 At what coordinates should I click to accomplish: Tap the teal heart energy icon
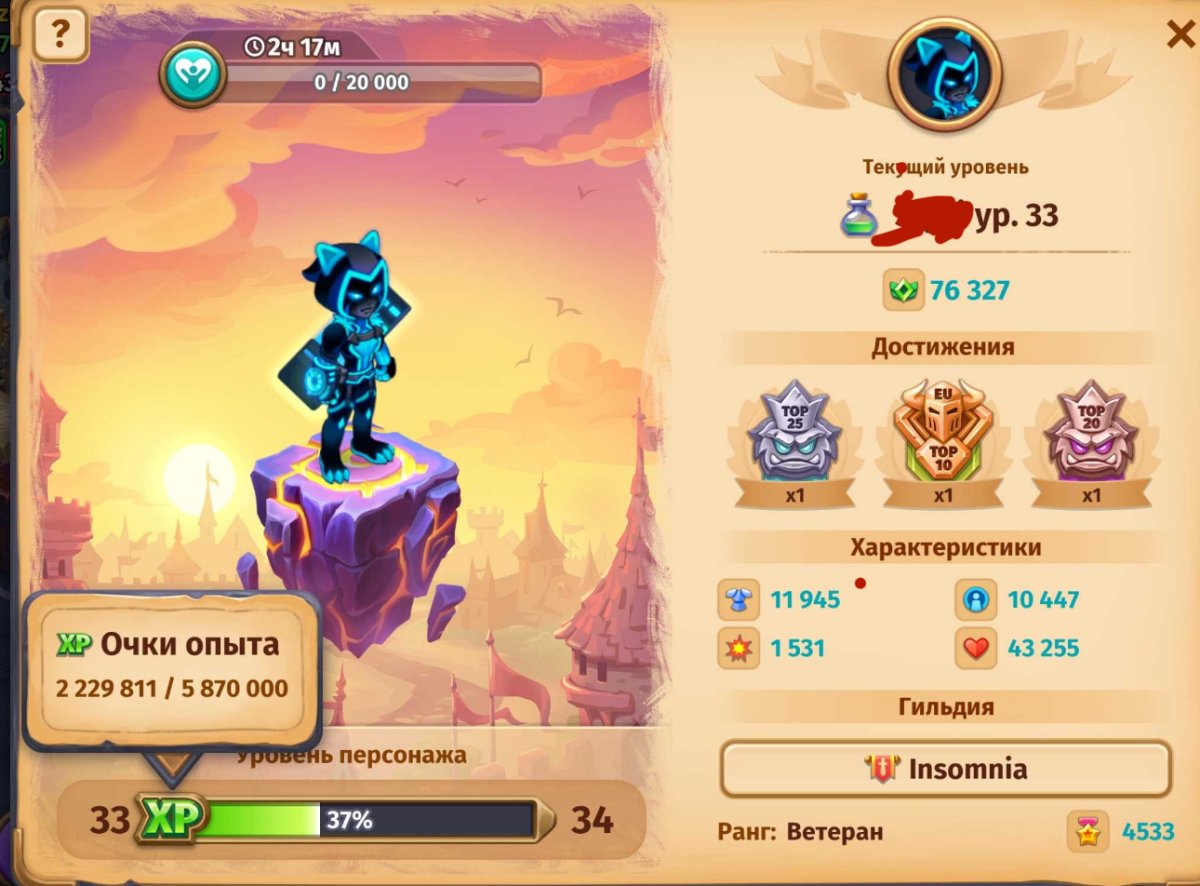point(194,75)
